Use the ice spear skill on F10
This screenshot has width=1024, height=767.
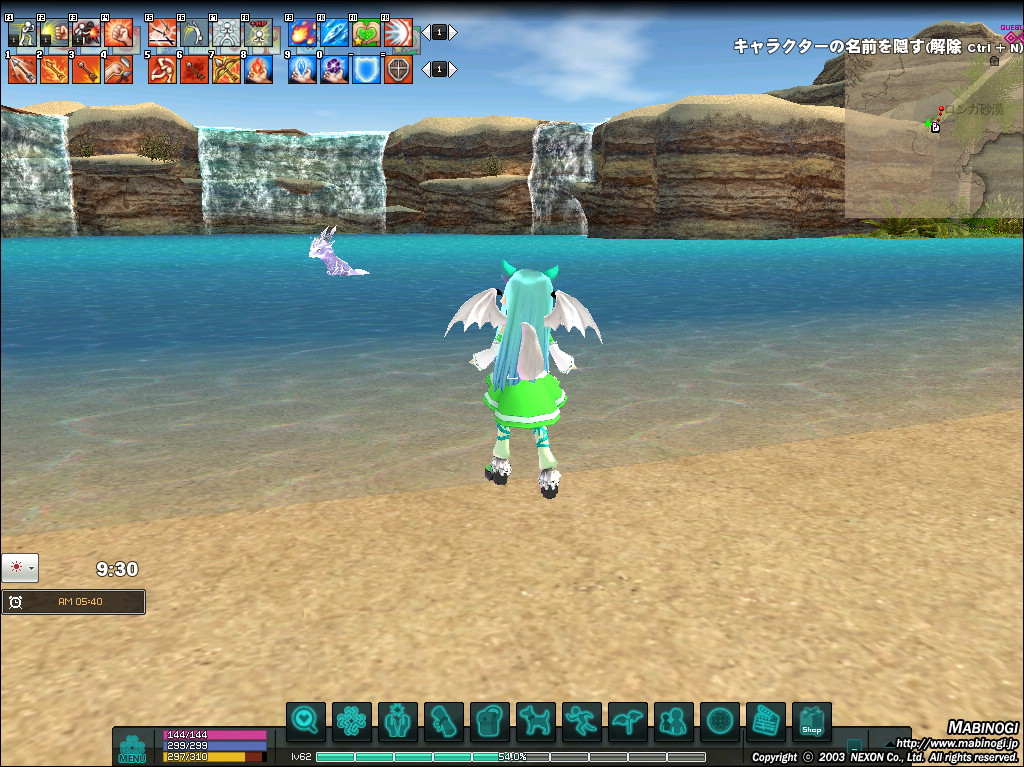click(x=335, y=33)
